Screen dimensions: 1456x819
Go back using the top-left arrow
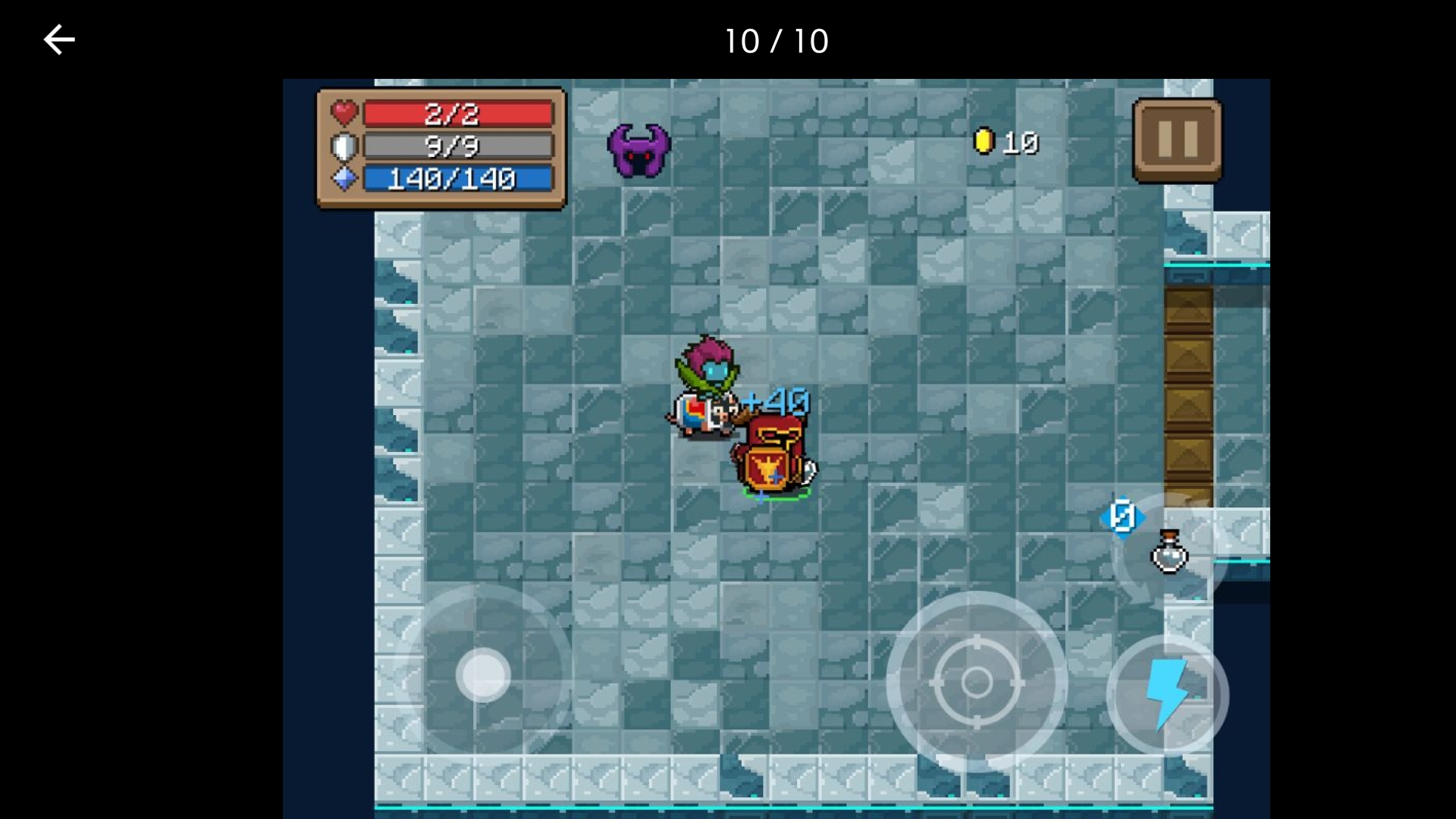pyautogui.click(x=59, y=40)
